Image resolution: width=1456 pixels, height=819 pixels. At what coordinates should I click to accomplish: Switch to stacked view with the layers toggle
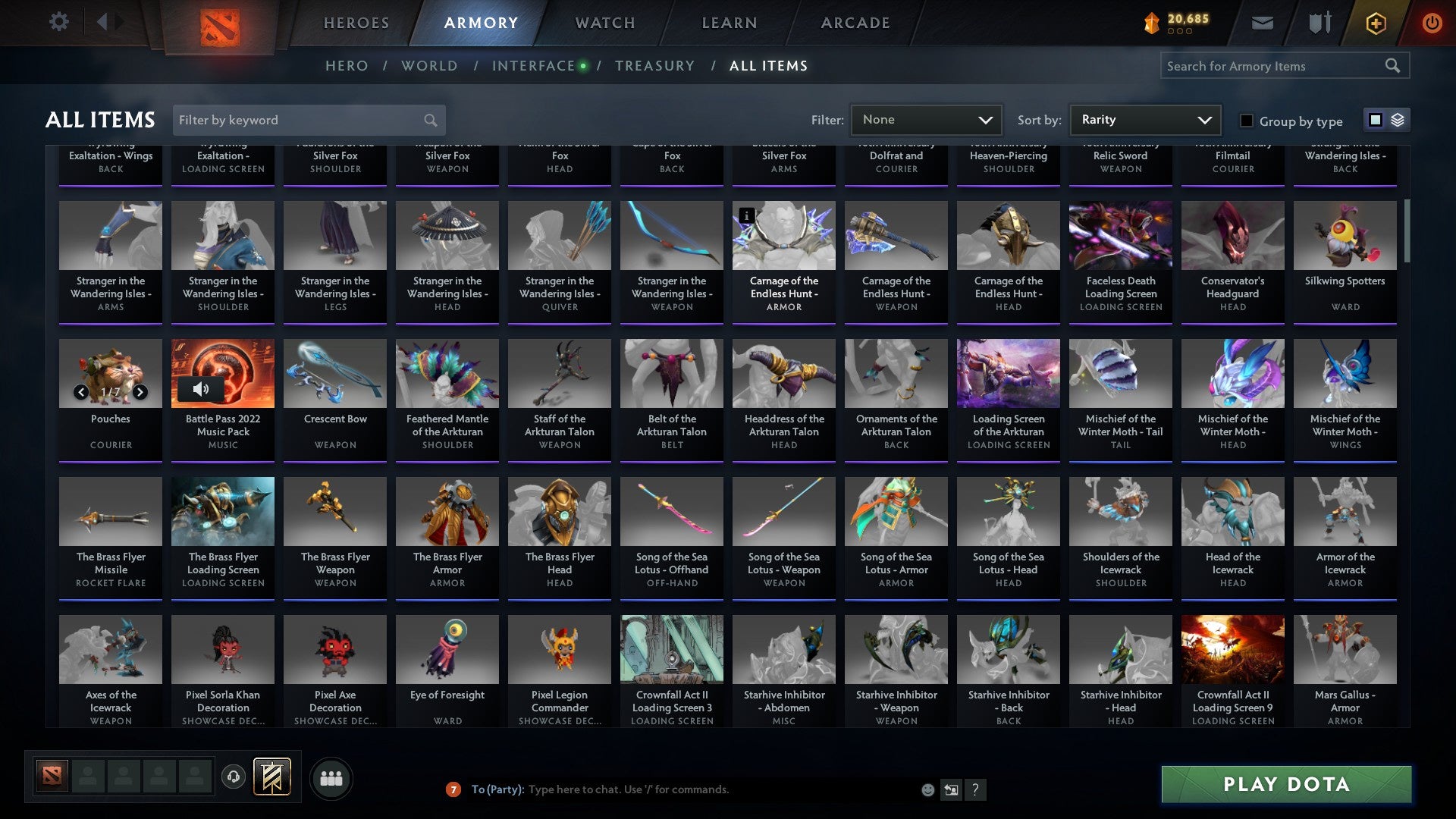coord(1397,120)
